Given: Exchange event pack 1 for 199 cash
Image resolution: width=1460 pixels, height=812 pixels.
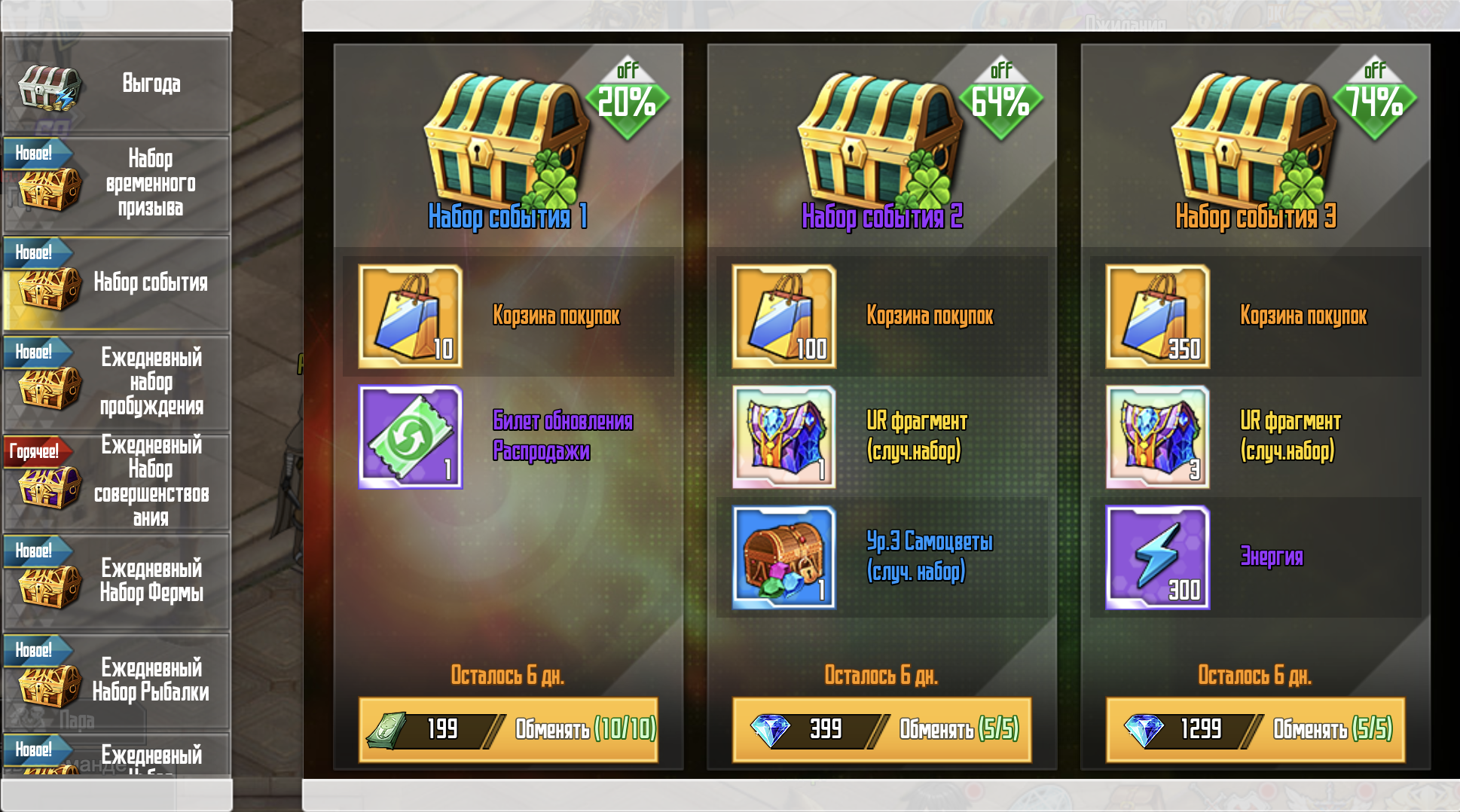Looking at the screenshot, I should (x=509, y=729).
